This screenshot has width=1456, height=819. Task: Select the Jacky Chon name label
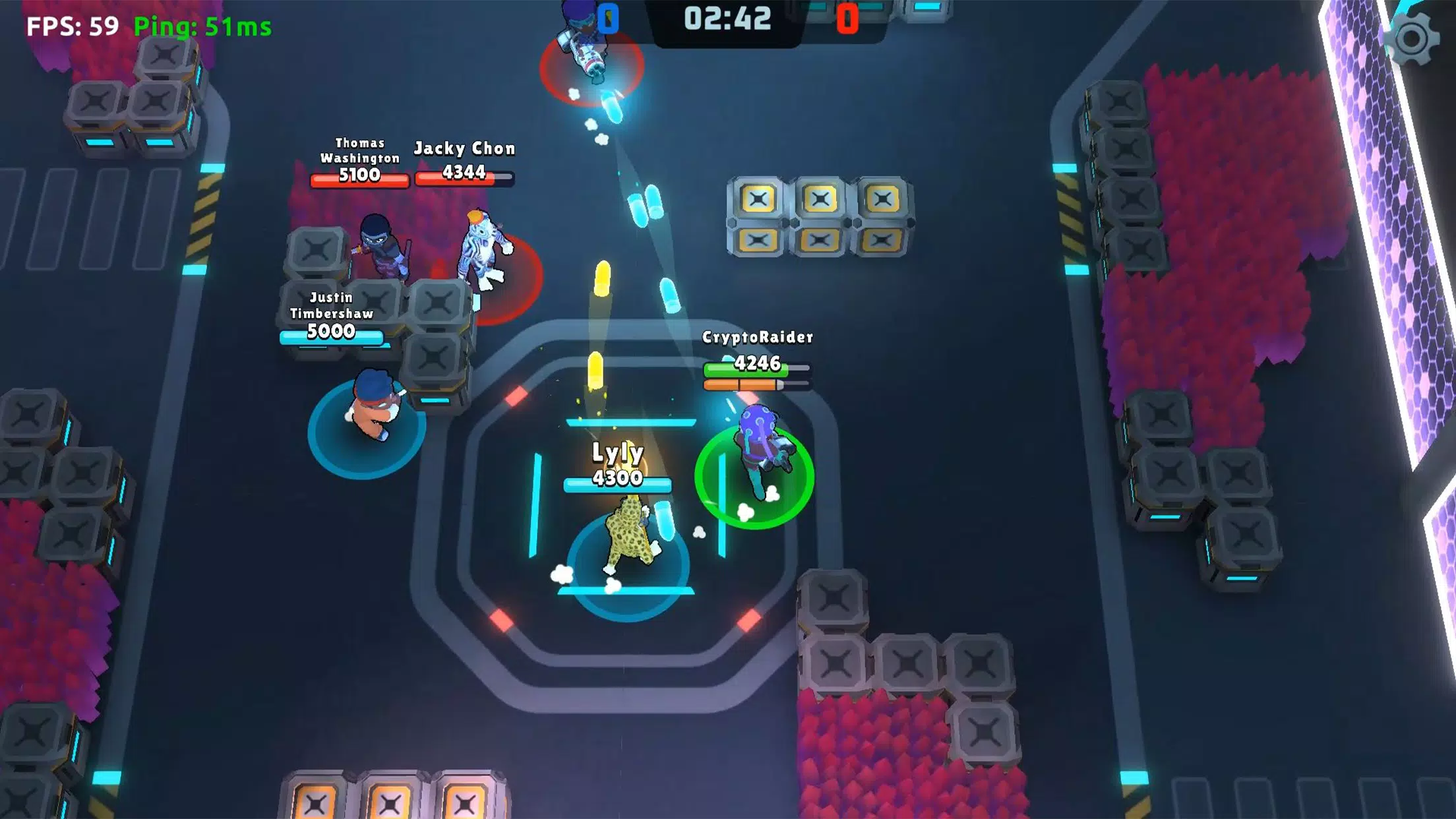coord(465,148)
